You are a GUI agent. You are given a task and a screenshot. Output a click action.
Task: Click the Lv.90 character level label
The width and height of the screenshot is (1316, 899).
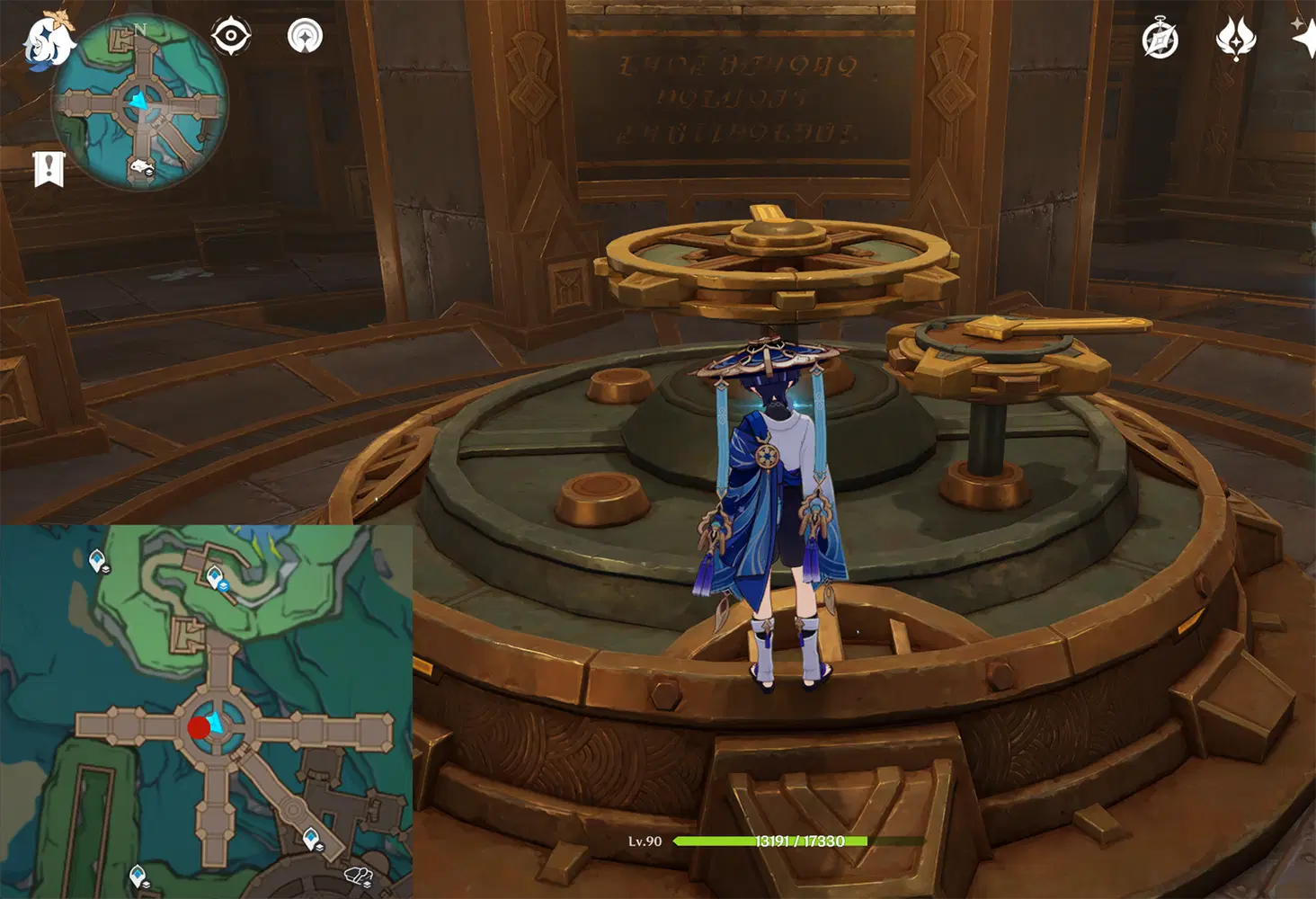tap(644, 841)
